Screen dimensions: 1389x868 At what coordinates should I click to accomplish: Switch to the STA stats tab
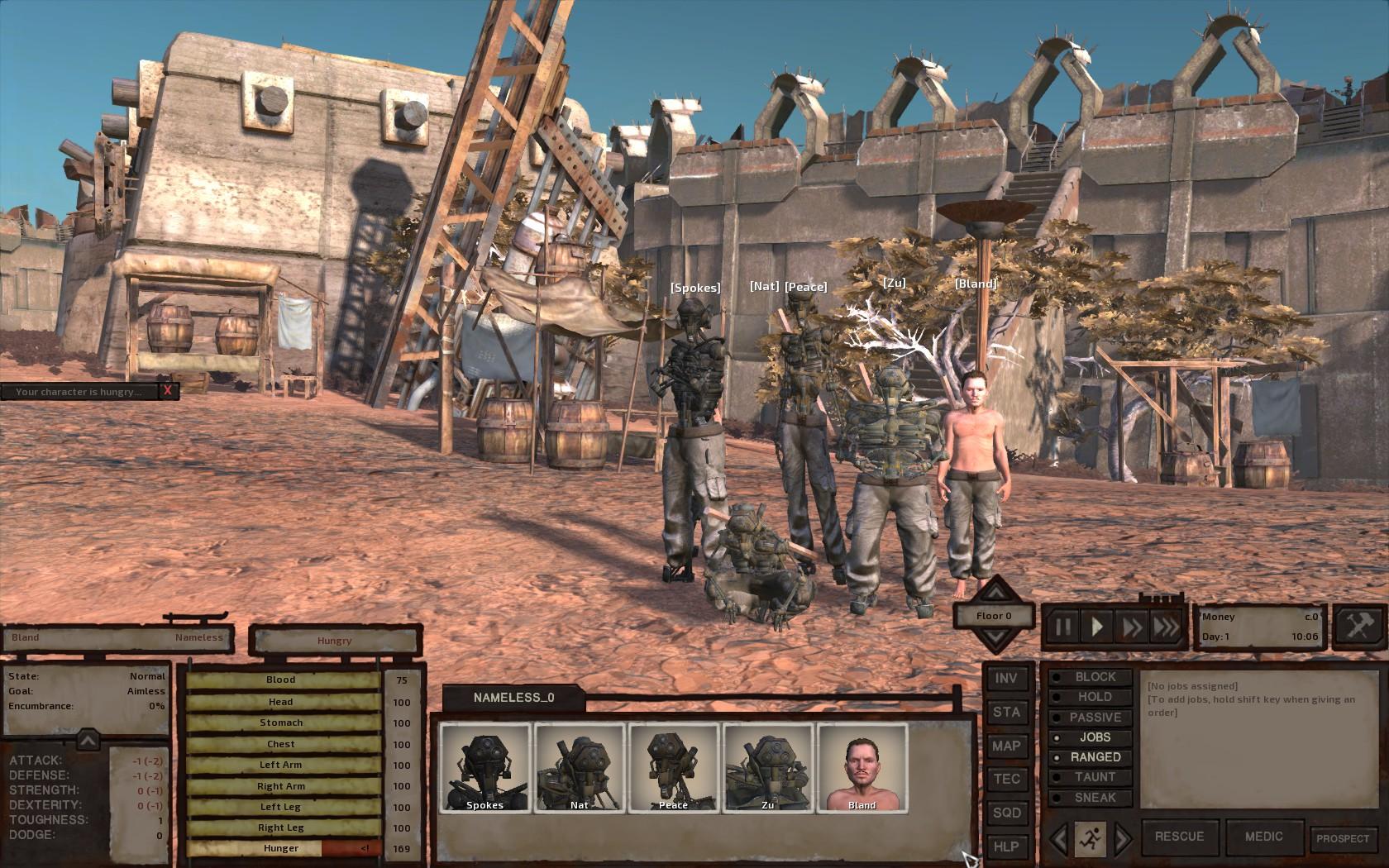(x=1007, y=712)
